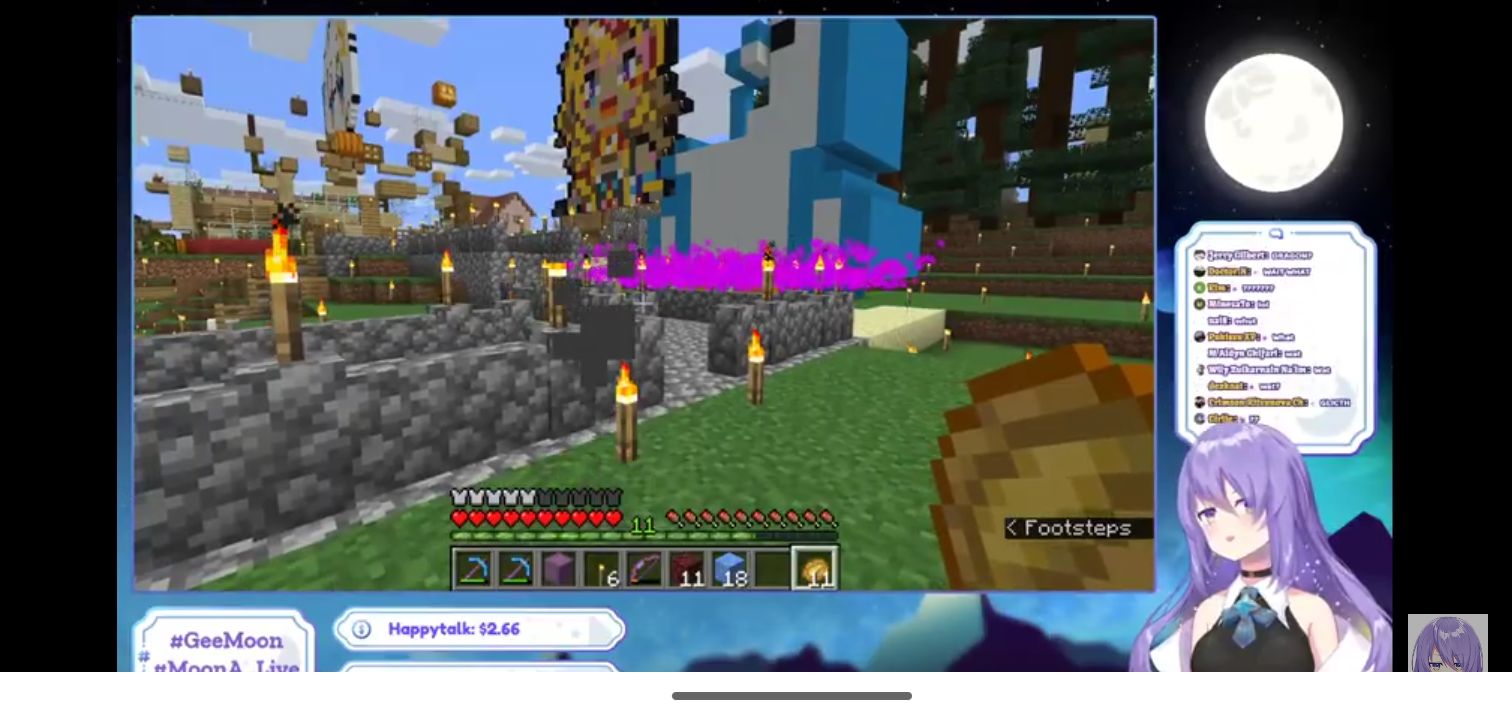
Task: Select the purple block in the hotbar
Action: pos(558,569)
